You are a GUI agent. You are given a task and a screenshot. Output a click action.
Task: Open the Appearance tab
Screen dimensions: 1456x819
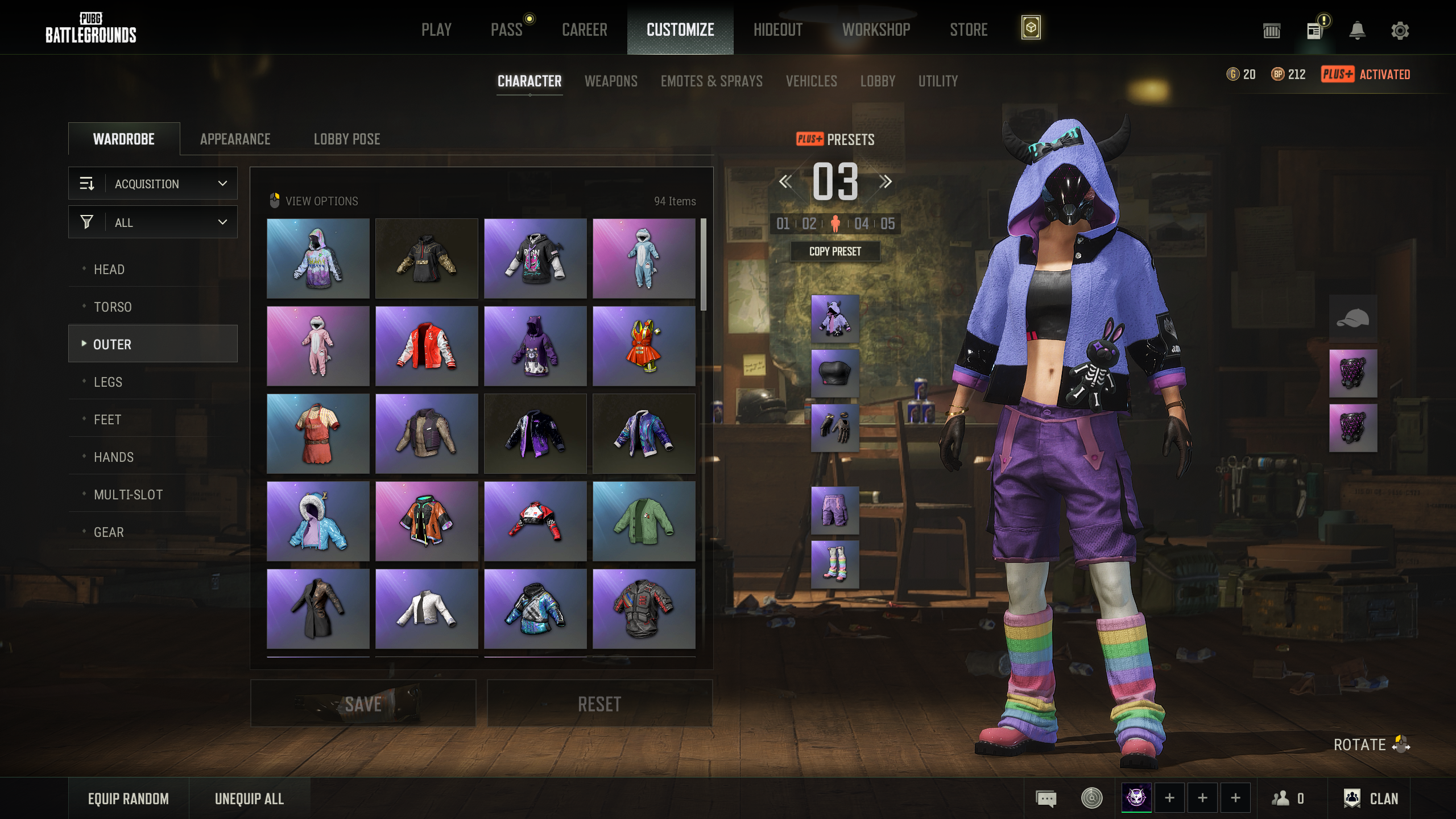235,139
